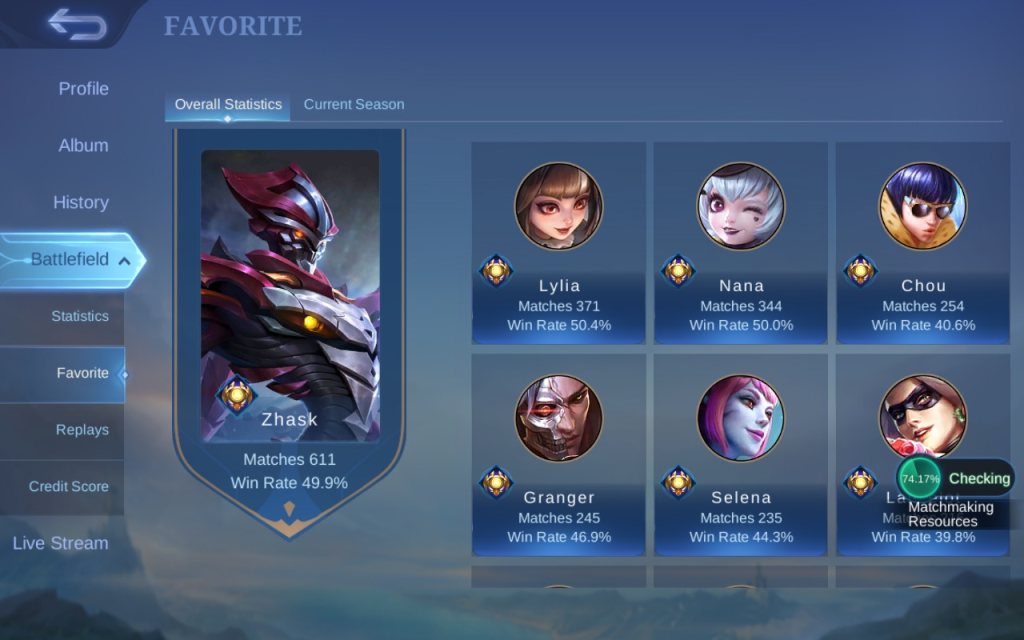The width and height of the screenshot is (1024, 640).
Task: Select the Lylia hero card
Action: point(559,243)
